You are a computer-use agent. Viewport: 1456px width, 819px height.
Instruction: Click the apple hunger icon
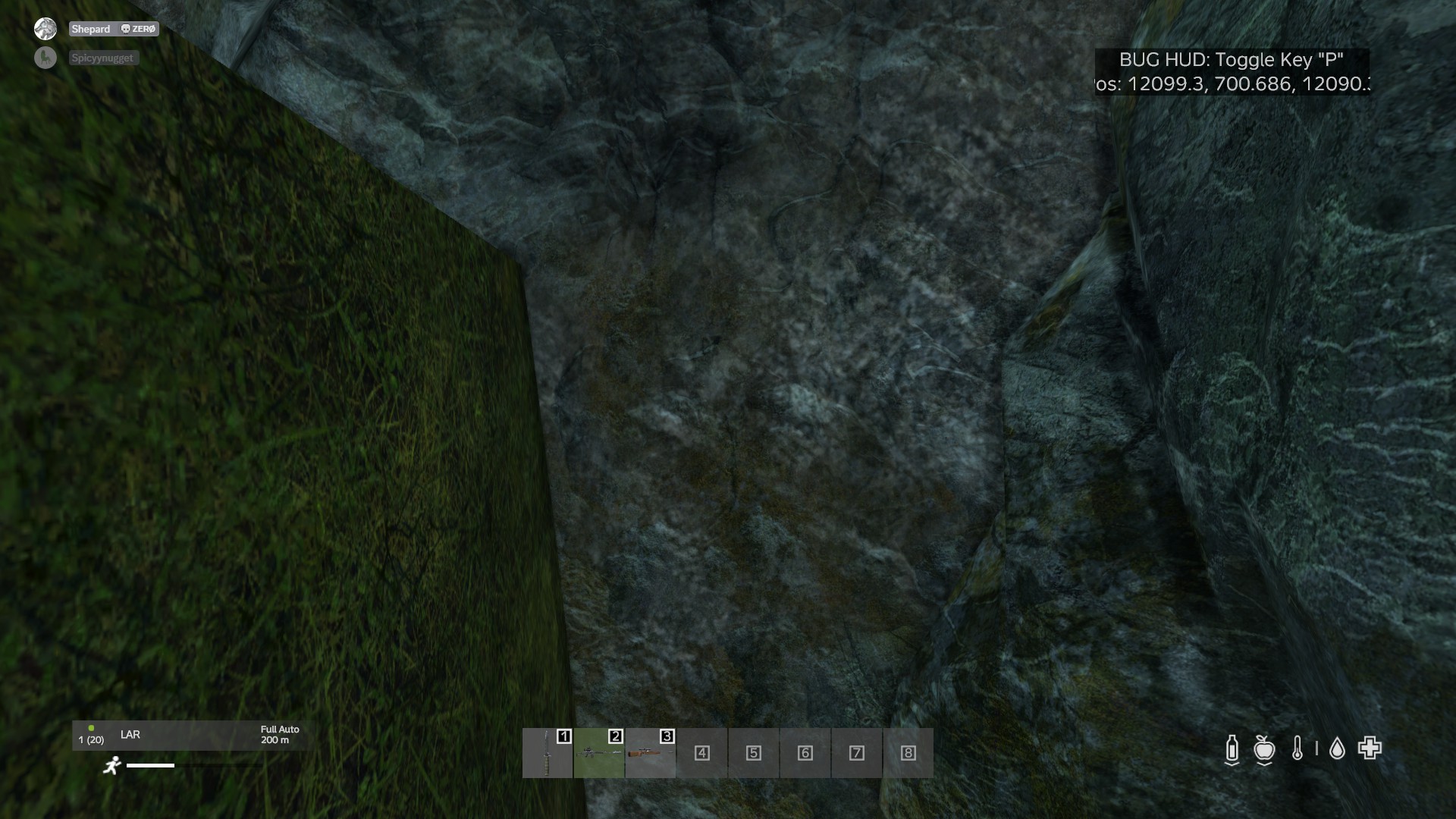click(1264, 749)
